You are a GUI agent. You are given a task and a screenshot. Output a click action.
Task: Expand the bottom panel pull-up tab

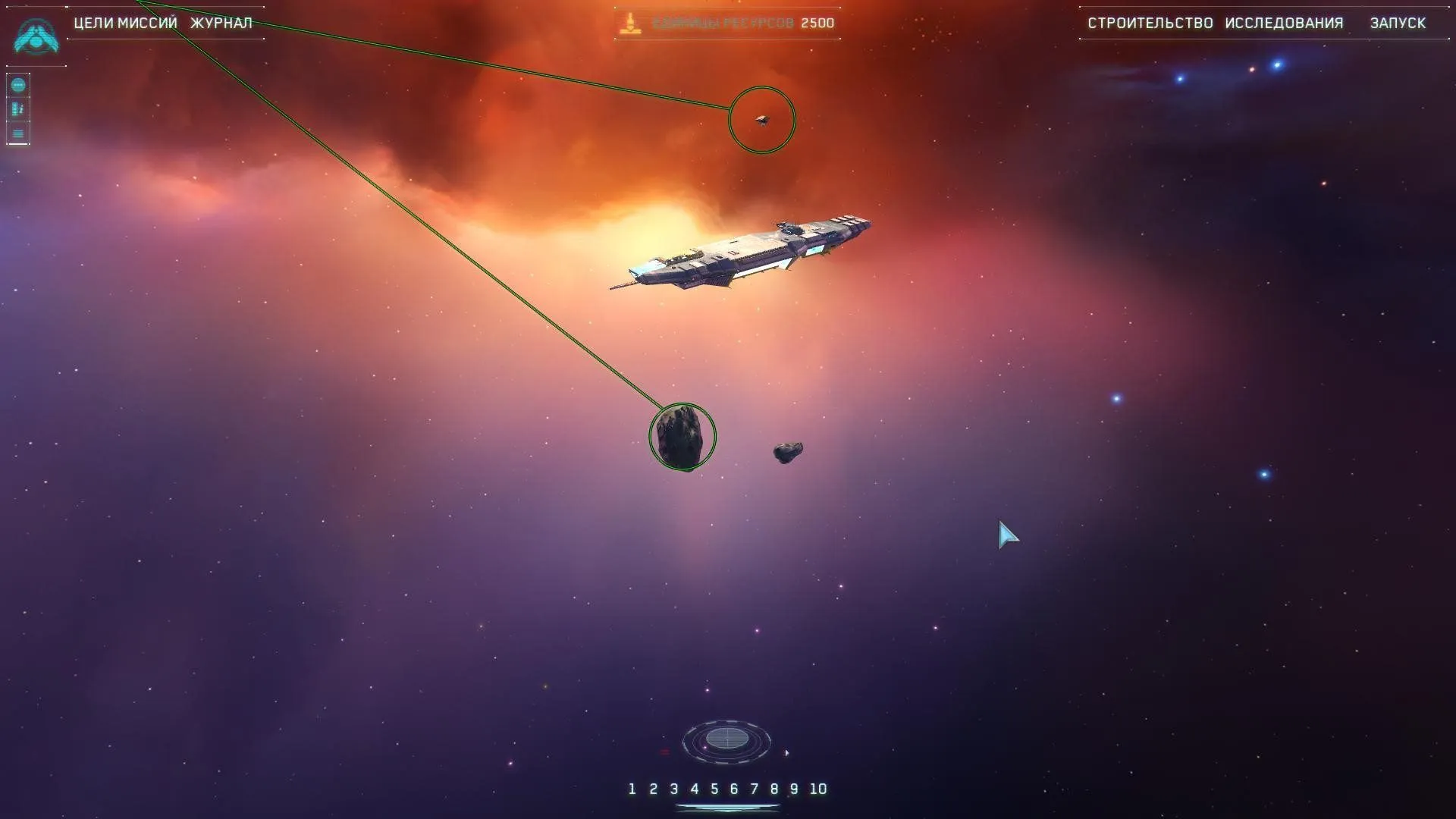(726, 808)
